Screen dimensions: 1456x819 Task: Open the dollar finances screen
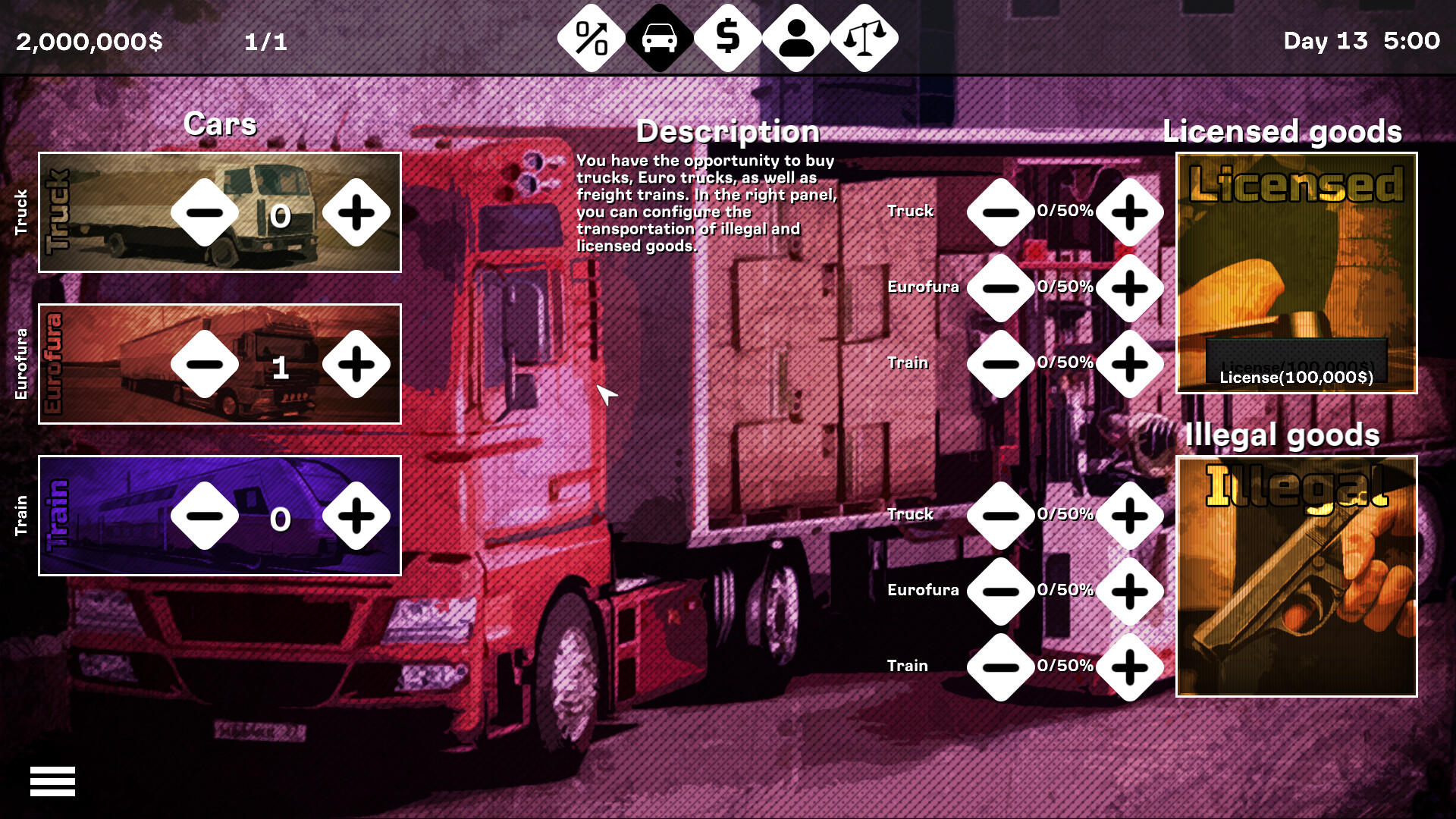[x=727, y=36]
